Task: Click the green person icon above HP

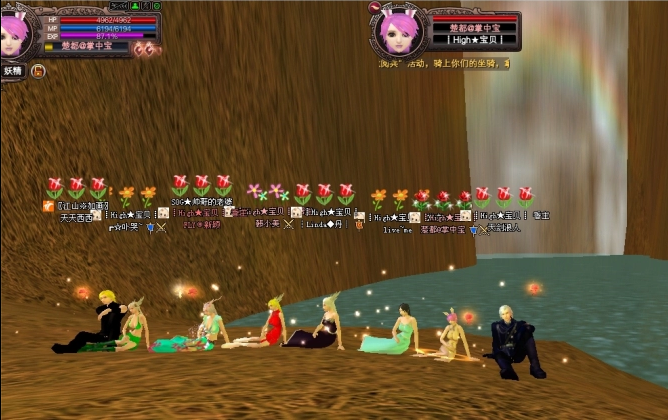Action: click(x=137, y=6)
